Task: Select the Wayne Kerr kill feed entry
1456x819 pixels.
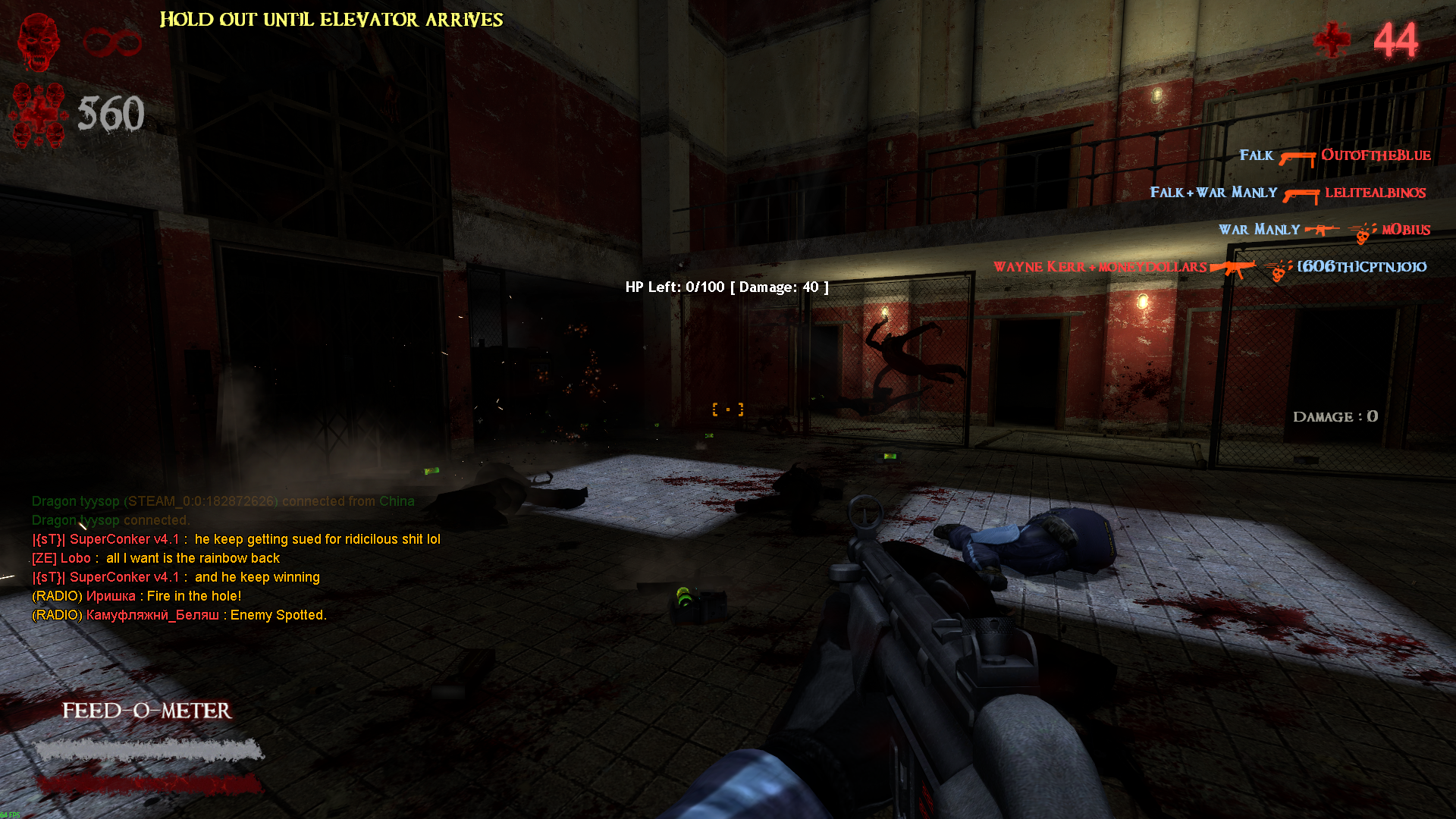Action: (1210, 268)
